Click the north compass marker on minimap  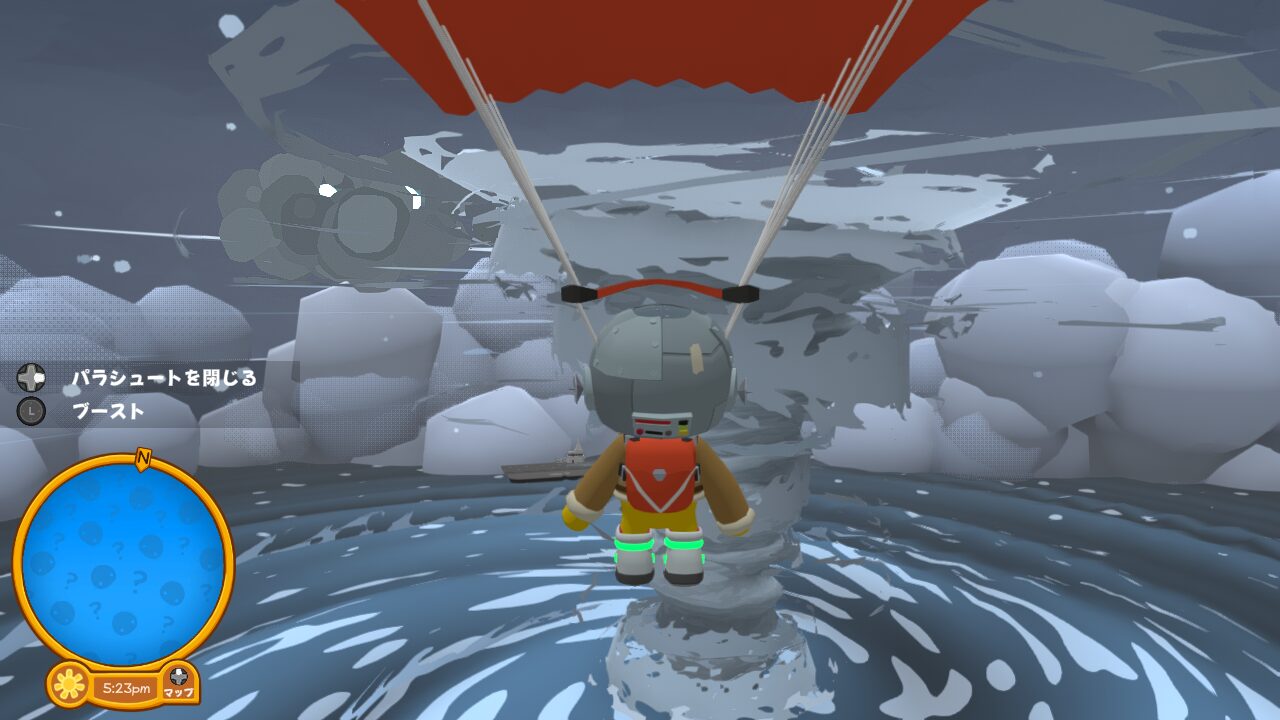[x=143, y=458]
